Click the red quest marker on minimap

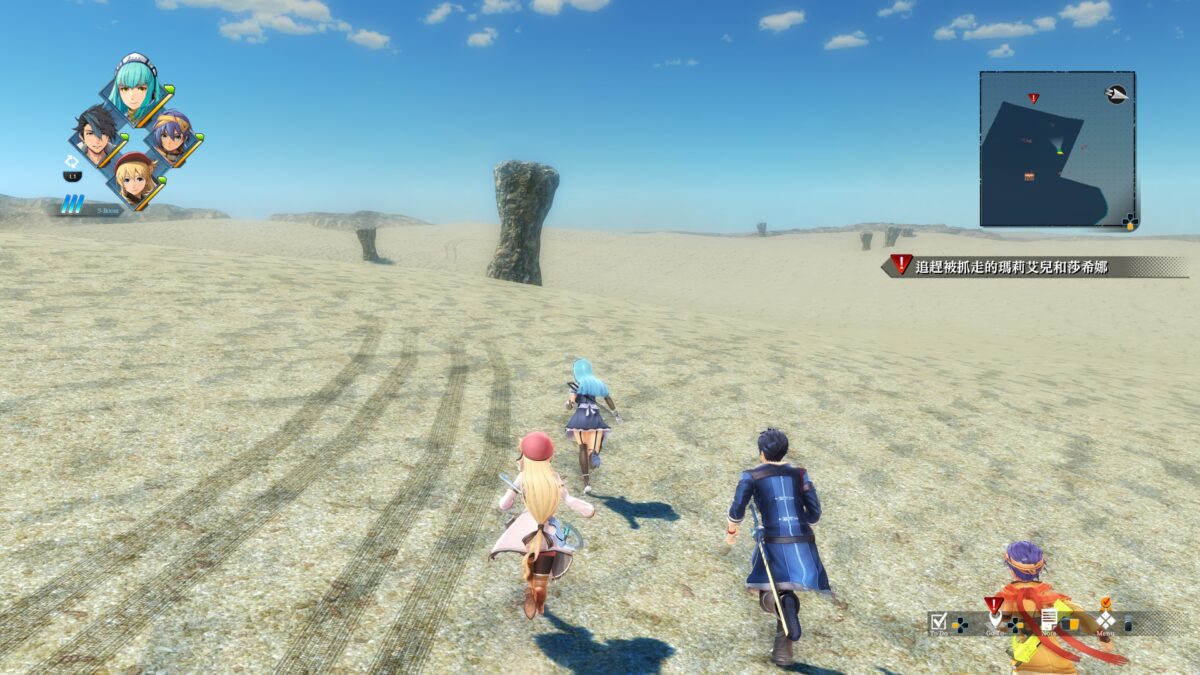pyautogui.click(x=1033, y=98)
